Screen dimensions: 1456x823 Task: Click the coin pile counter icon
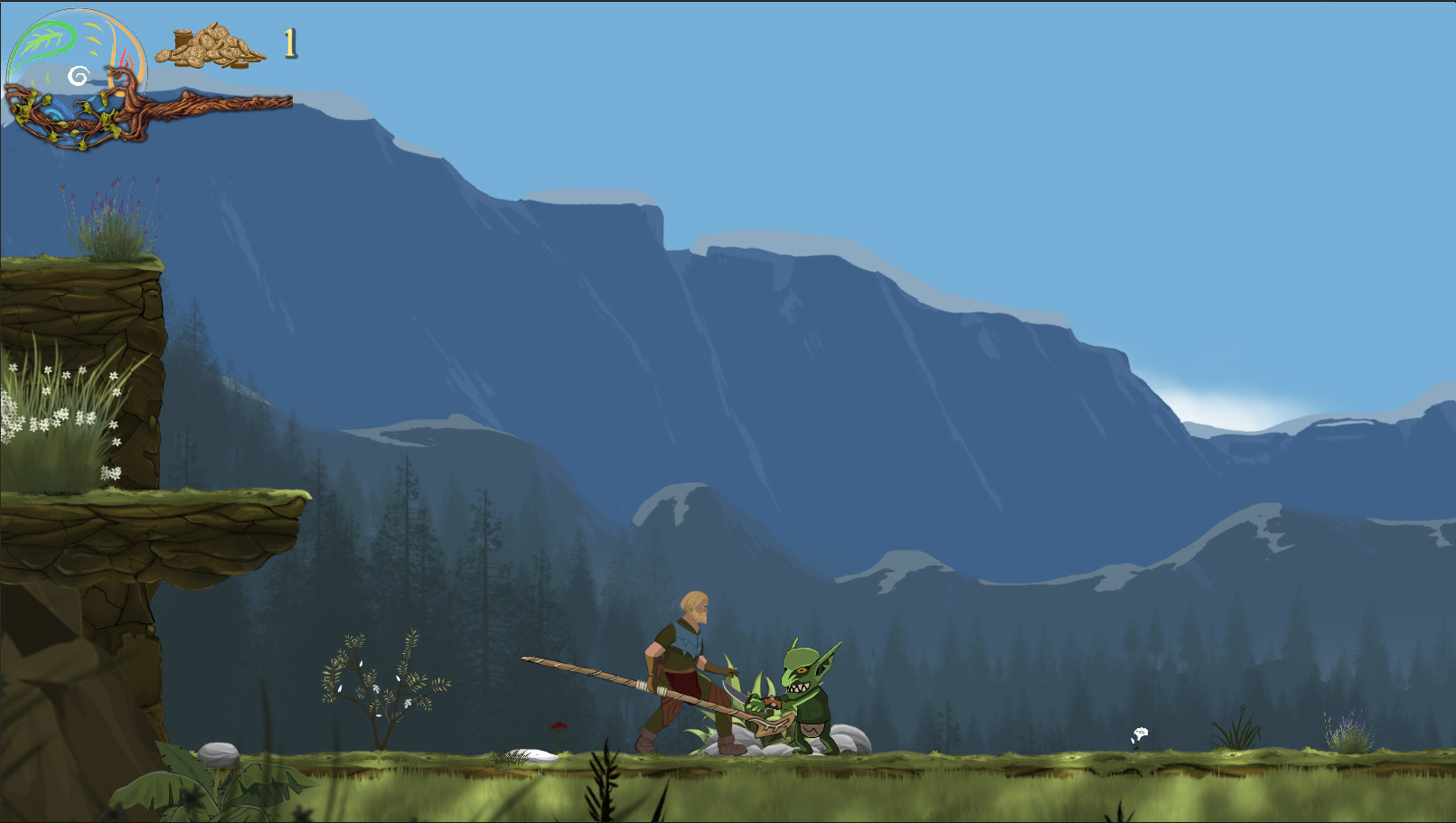tap(210, 47)
